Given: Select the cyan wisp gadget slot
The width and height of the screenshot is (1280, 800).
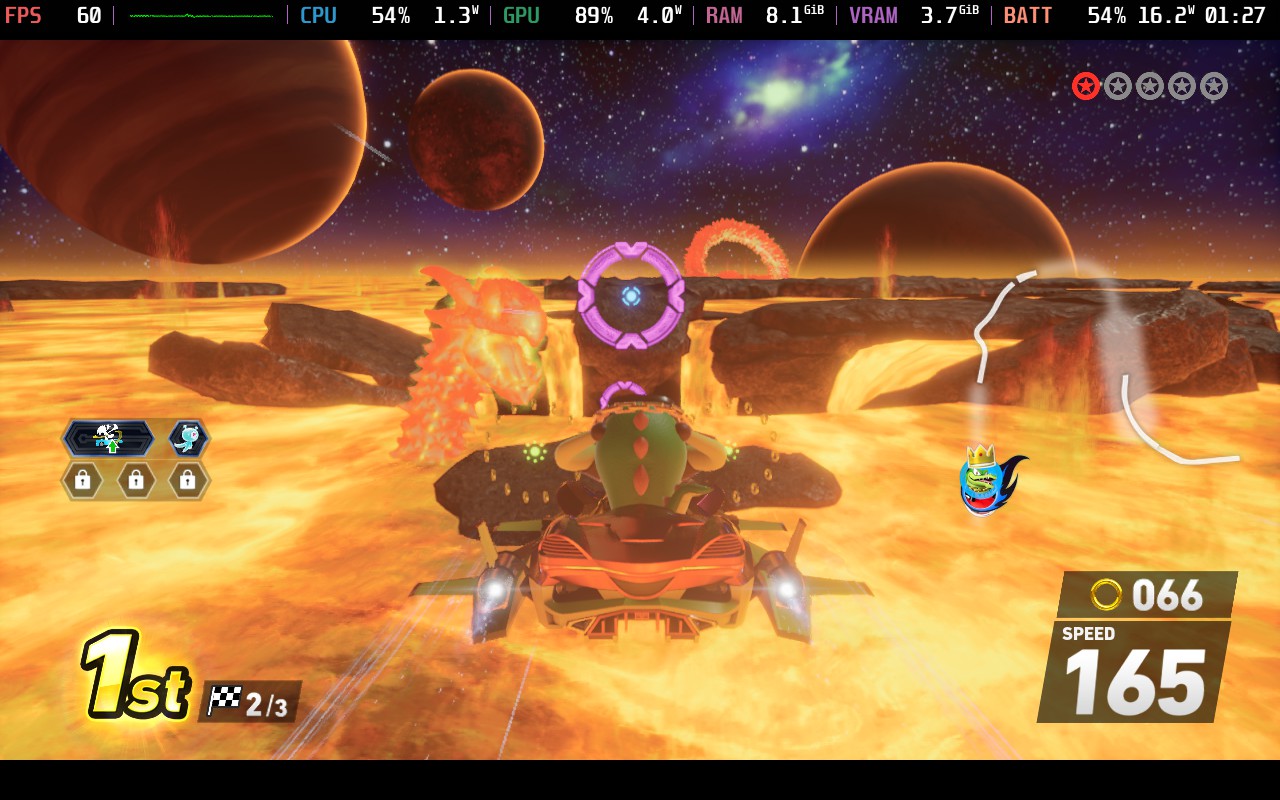Looking at the screenshot, I should pyautogui.click(x=188, y=438).
